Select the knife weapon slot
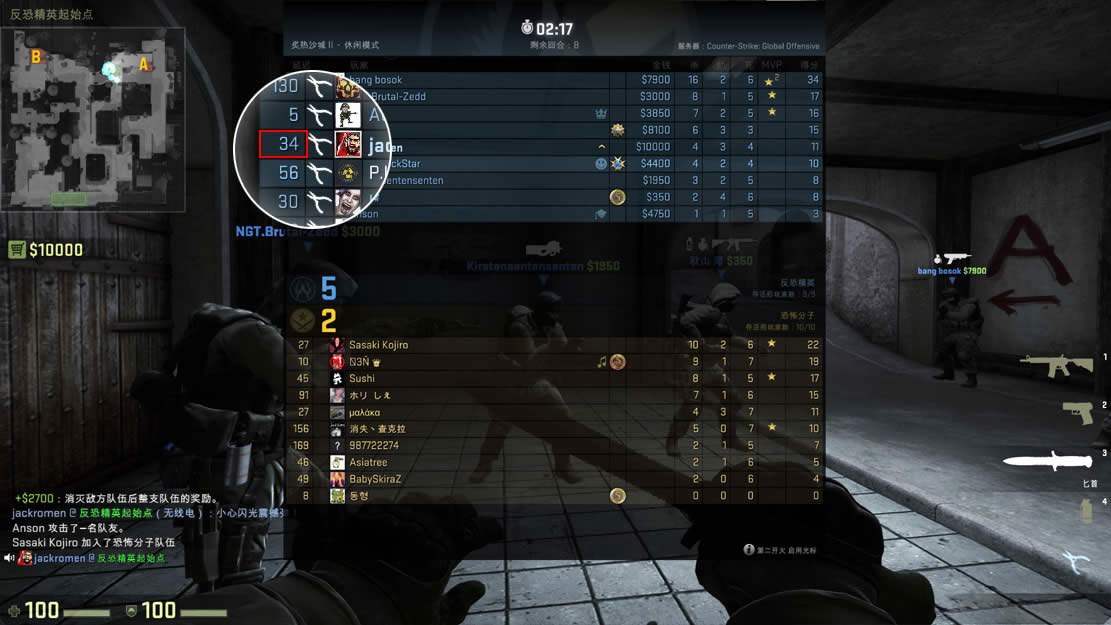Screen dimensions: 1111x625 click(x=1047, y=460)
